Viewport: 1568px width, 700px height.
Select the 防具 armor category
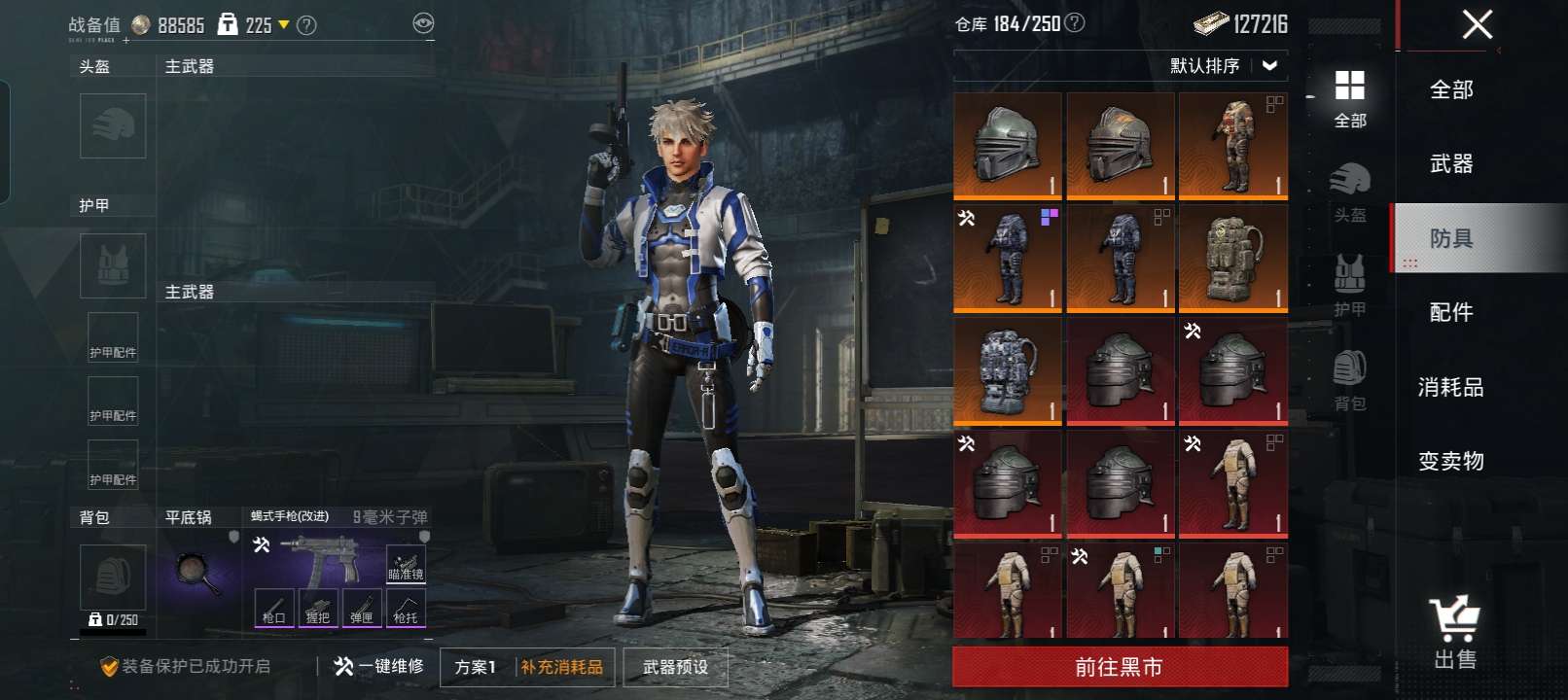[x=1451, y=238]
